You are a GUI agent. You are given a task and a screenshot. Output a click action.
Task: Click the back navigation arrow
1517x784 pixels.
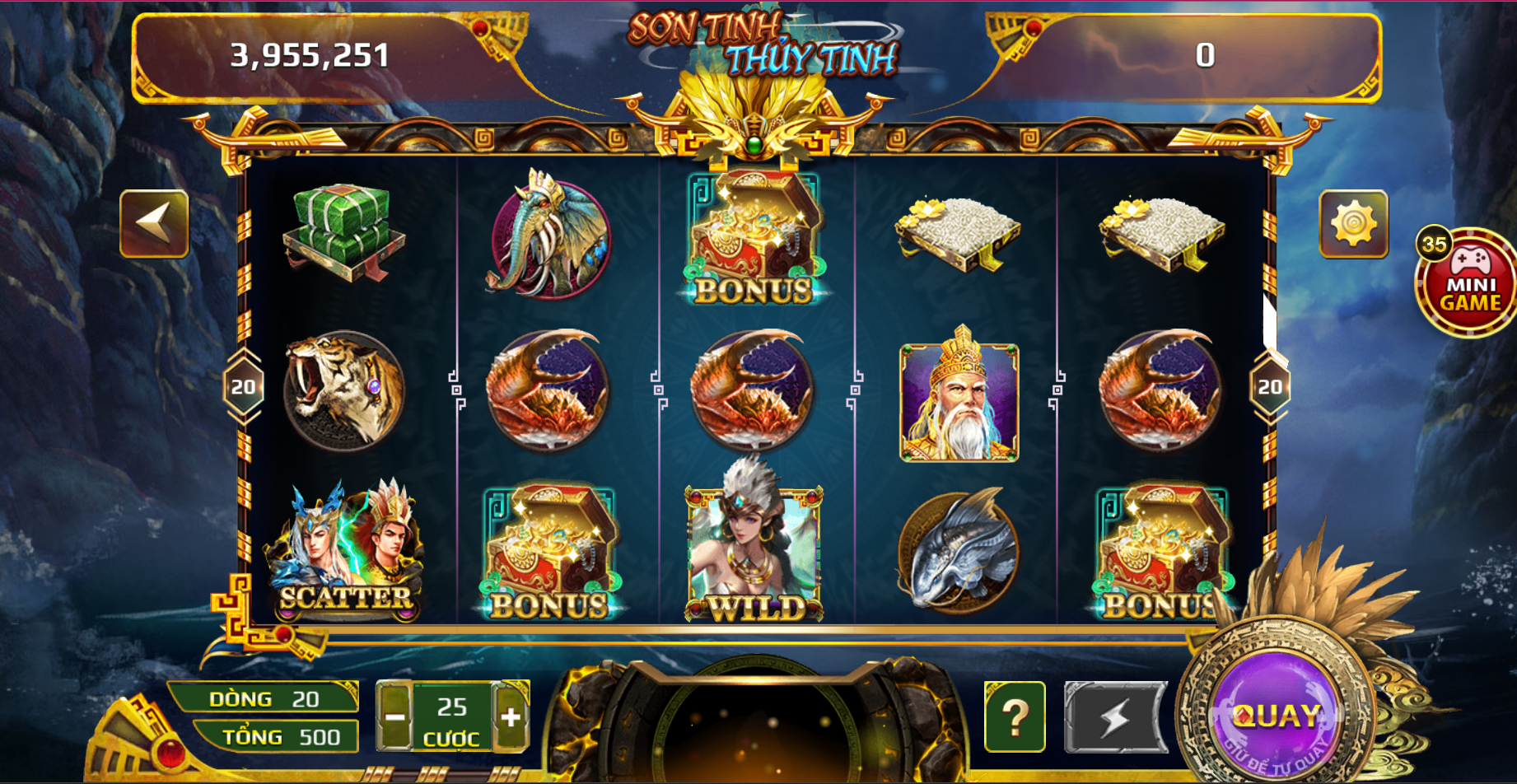(156, 225)
